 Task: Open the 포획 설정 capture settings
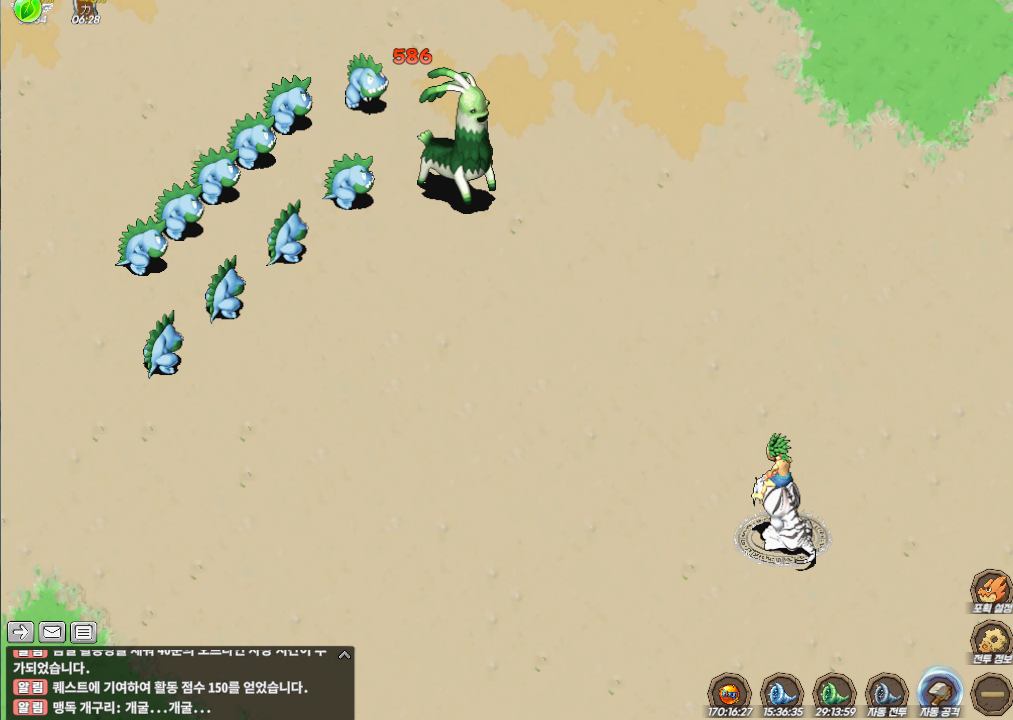(992, 589)
